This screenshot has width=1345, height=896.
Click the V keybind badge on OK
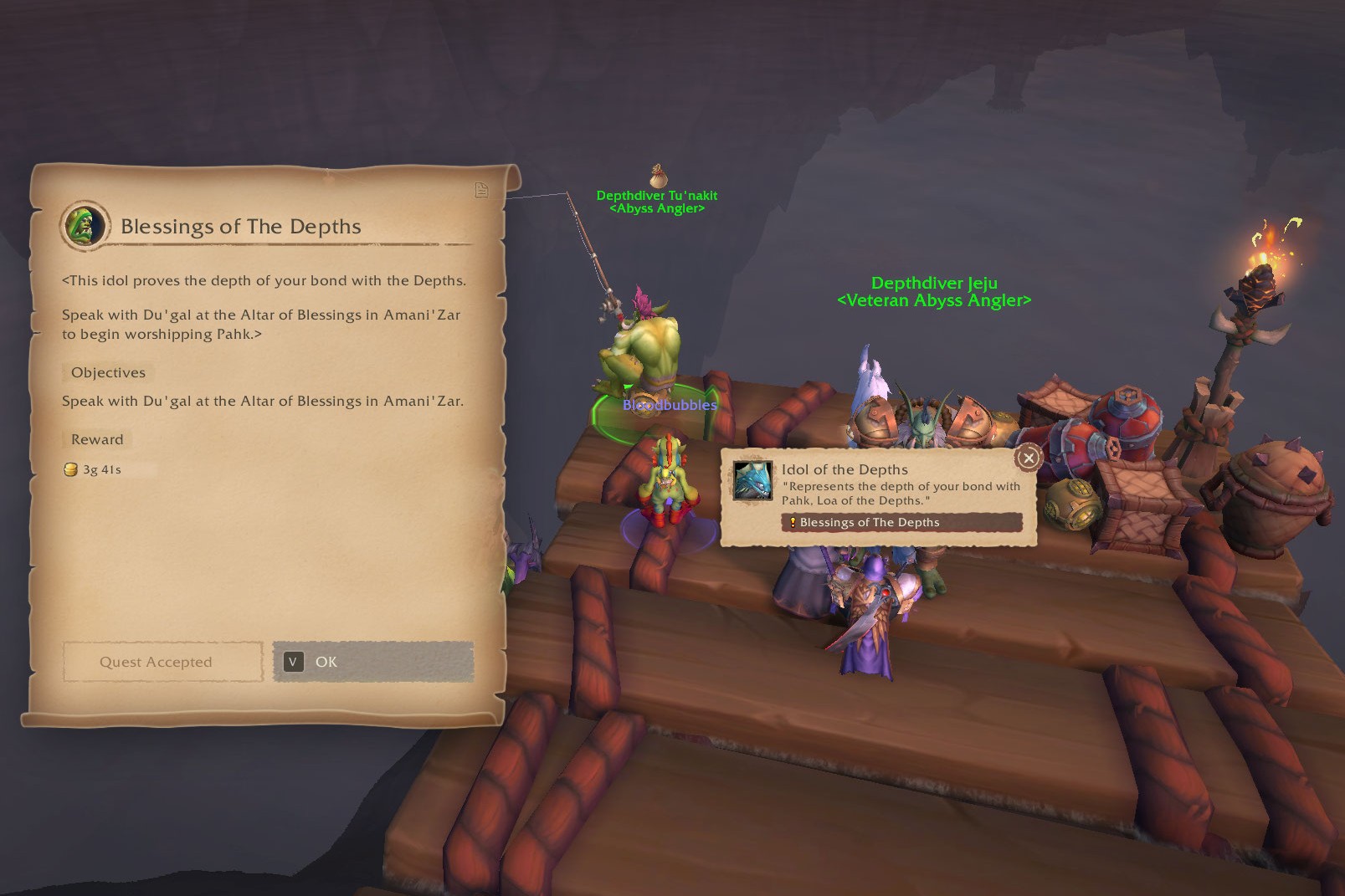(292, 662)
